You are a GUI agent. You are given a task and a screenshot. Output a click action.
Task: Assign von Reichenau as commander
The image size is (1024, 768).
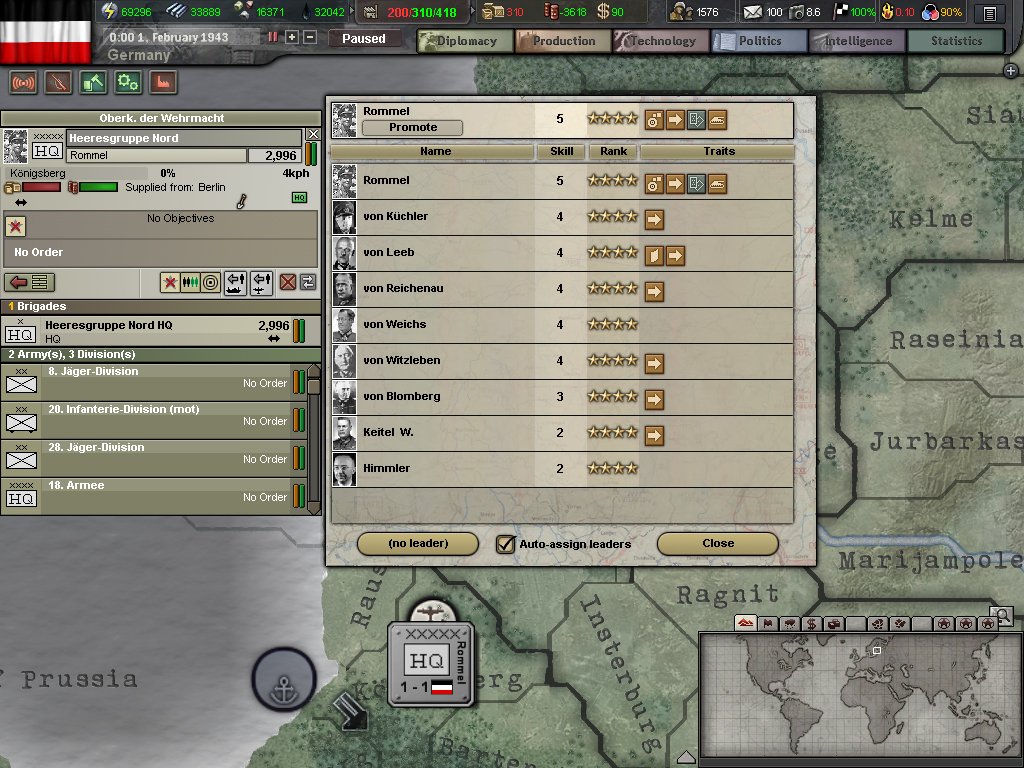tap(403, 289)
